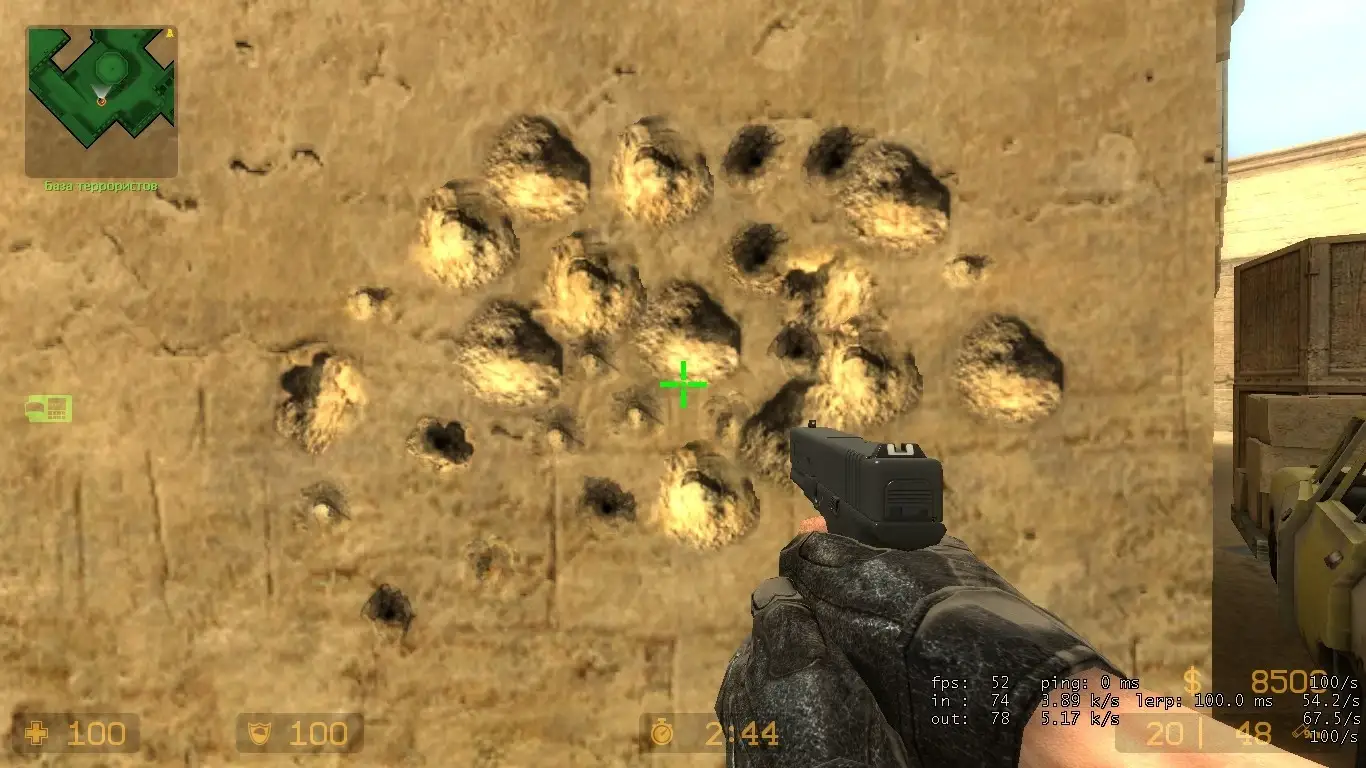Click the green crosshair
1366x768 pixels.
pyautogui.click(x=683, y=382)
